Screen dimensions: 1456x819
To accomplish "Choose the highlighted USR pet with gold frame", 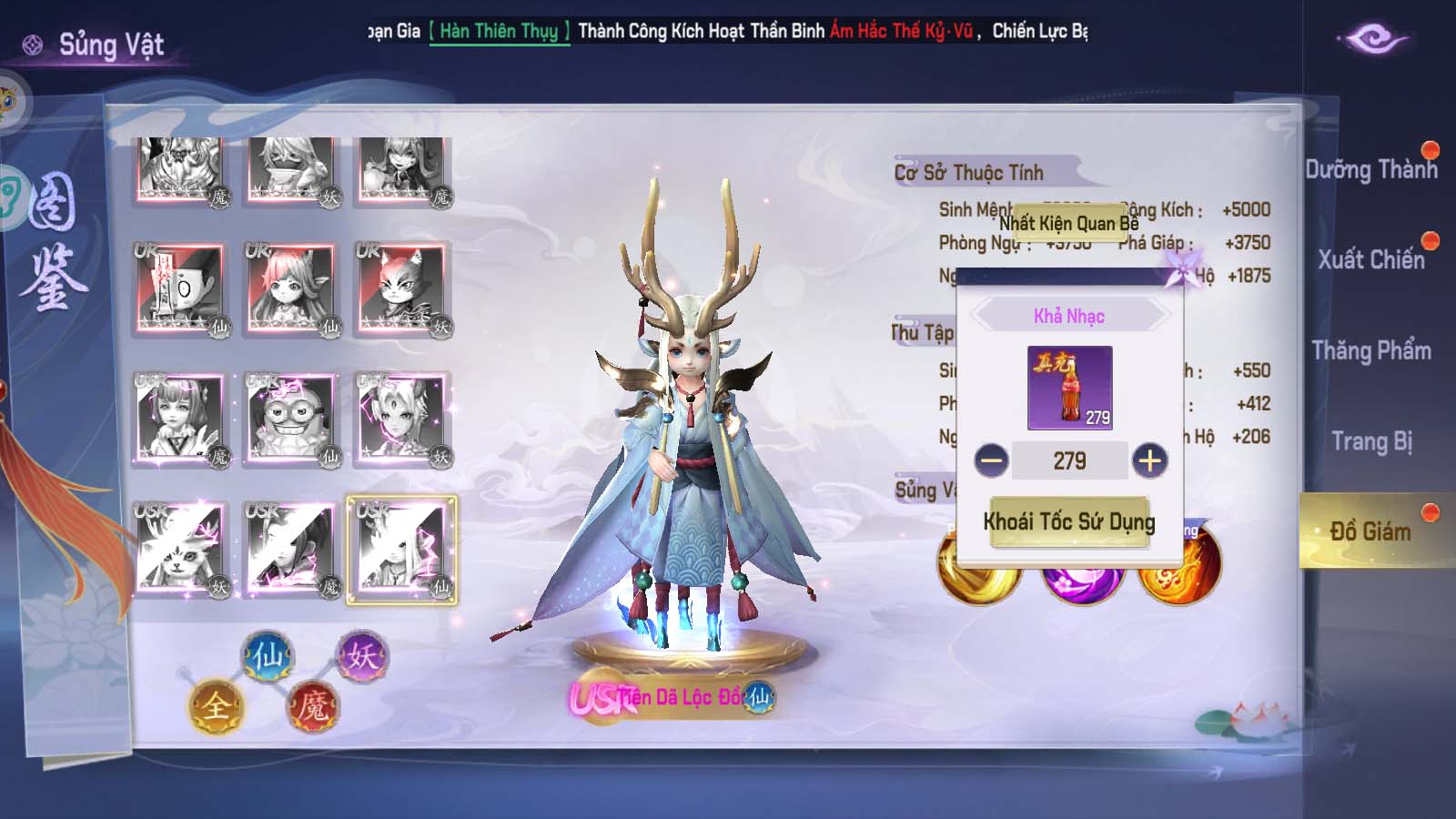I will click(401, 550).
